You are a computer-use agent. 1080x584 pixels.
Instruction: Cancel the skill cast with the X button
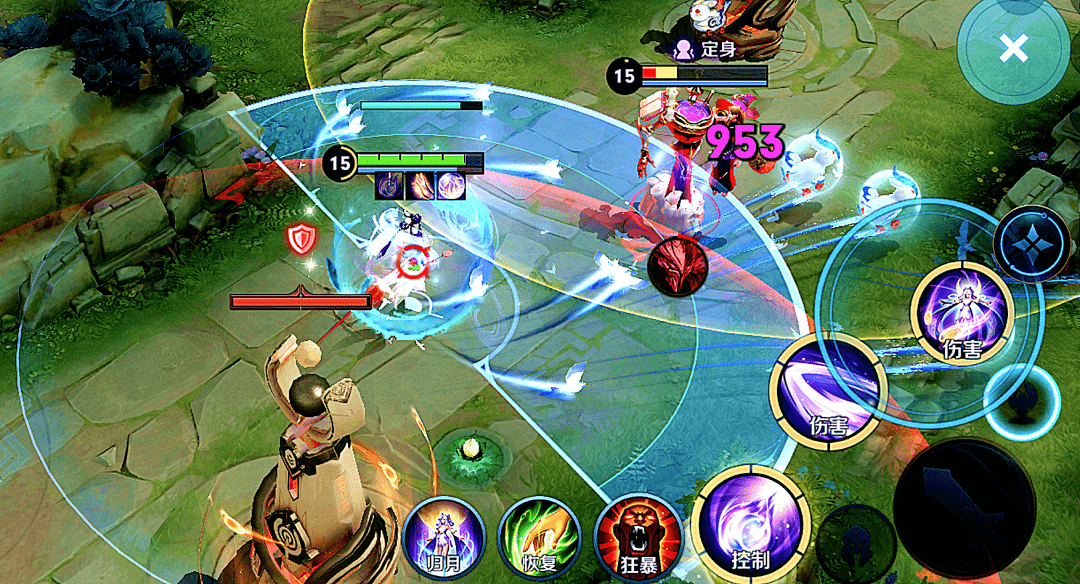click(1013, 48)
